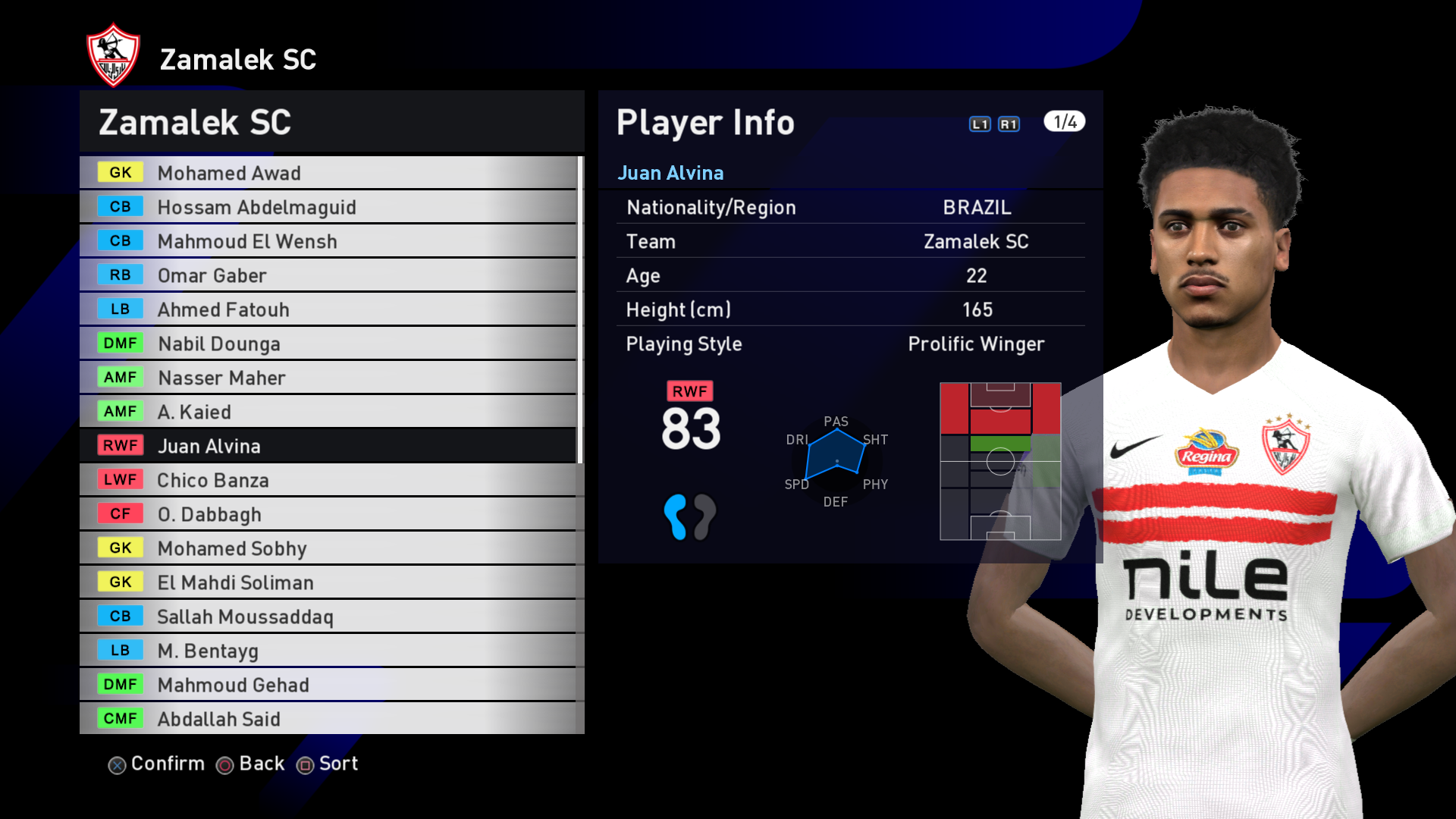
Task: Pick goalkeeper Mohamed Sobhy
Action: coord(328,548)
